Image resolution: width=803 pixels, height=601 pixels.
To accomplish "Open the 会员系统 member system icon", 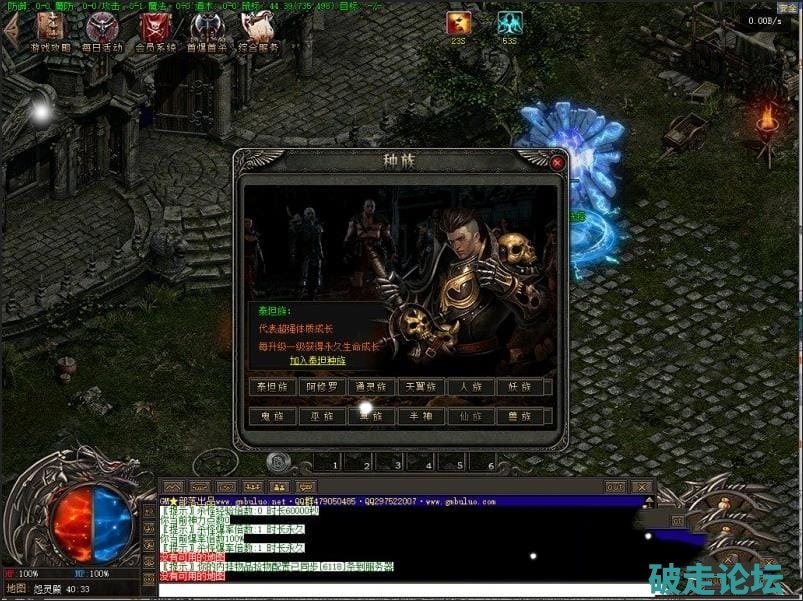I will pyautogui.click(x=155, y=31).
